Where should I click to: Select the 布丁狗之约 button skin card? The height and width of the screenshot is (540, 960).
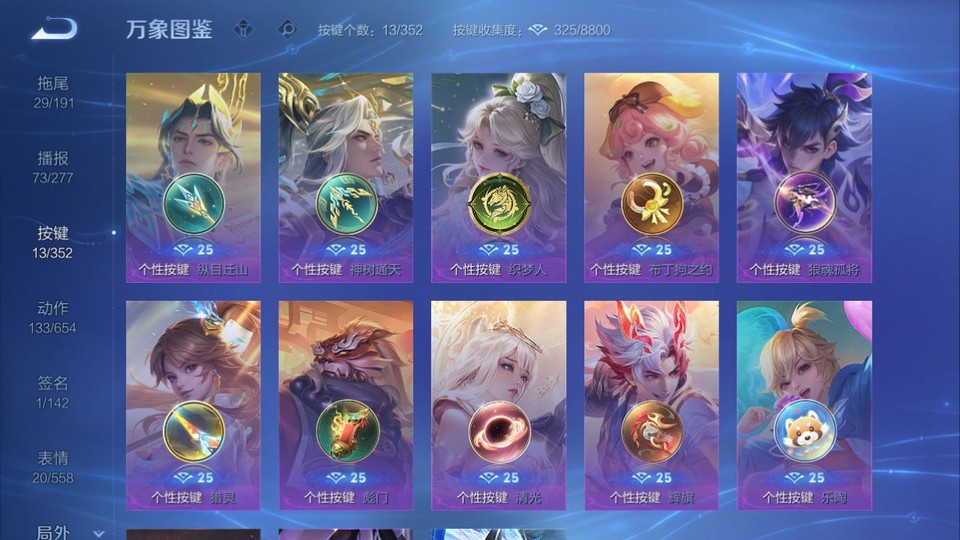(651, 177)
